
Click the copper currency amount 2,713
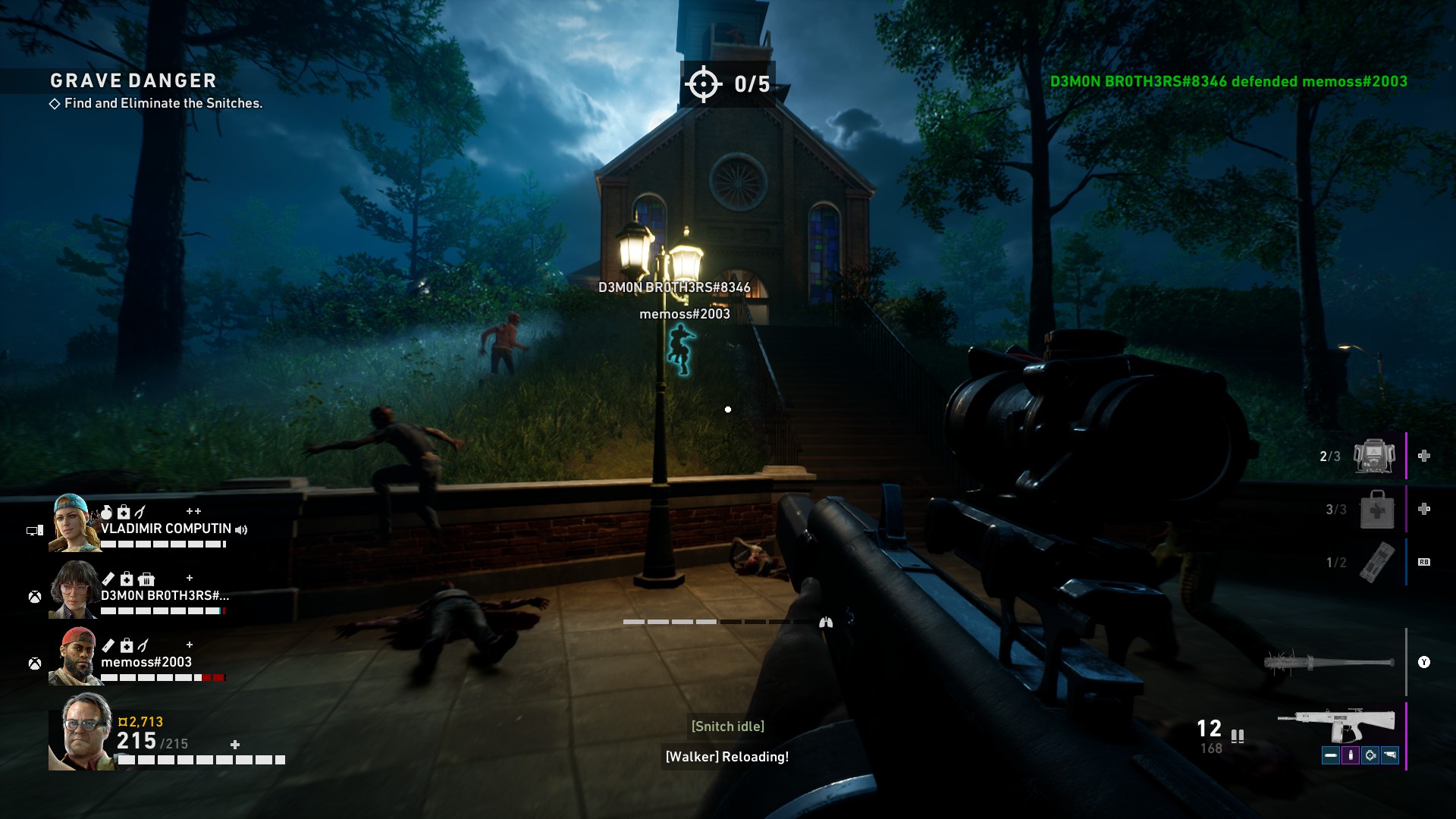[141, 722]
